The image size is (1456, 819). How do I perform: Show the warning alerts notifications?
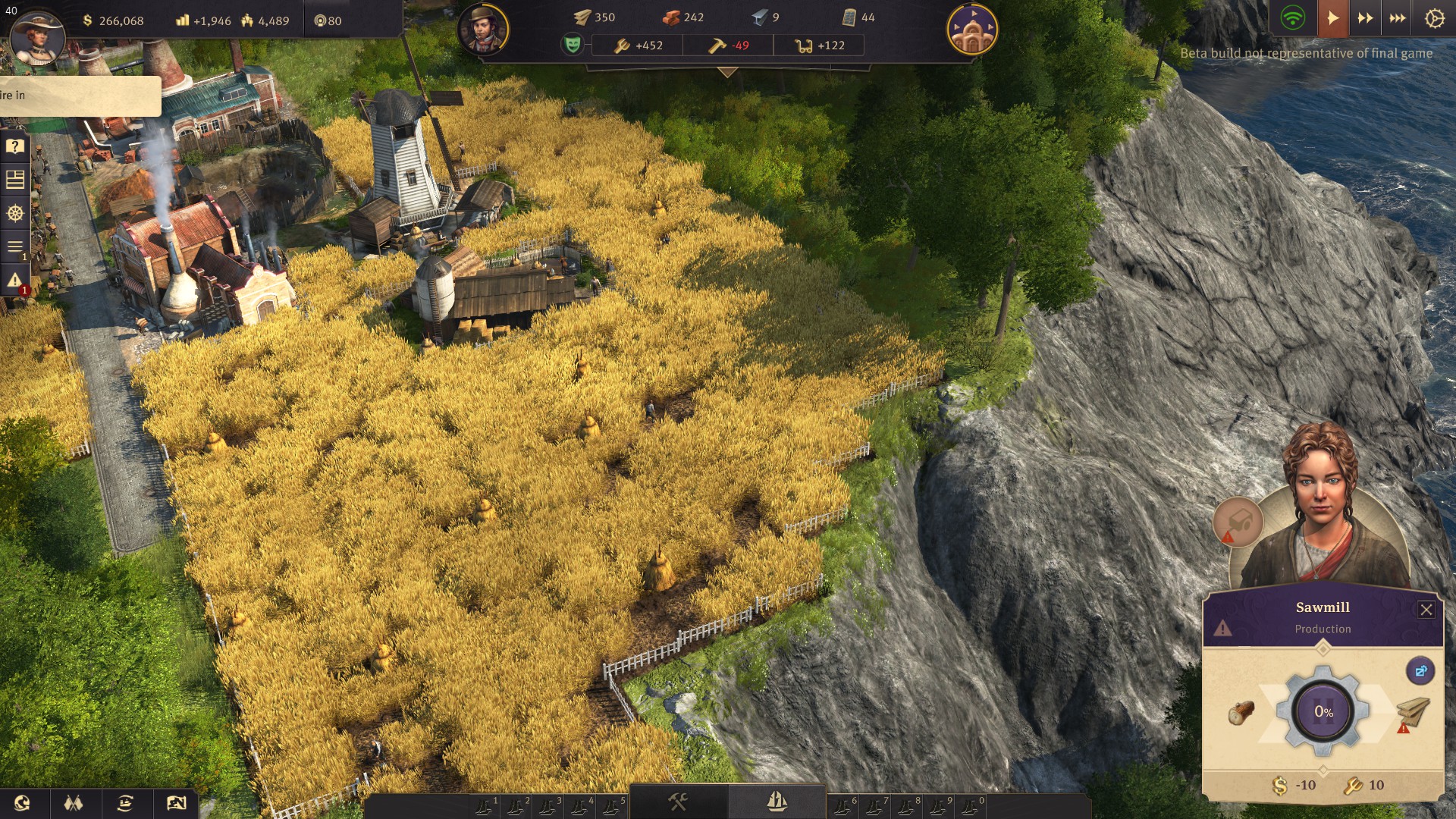15,281
